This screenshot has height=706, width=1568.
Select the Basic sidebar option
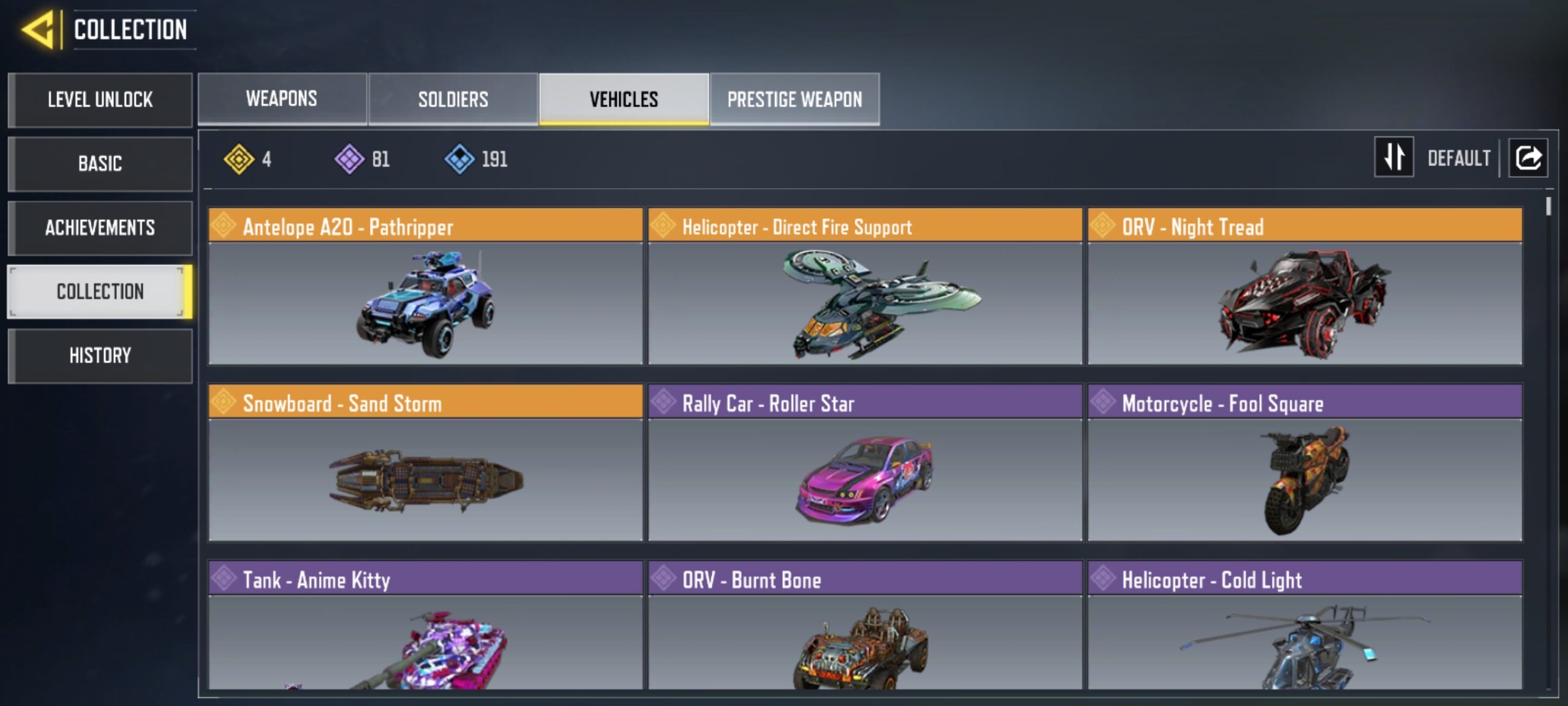click(100, 164)
